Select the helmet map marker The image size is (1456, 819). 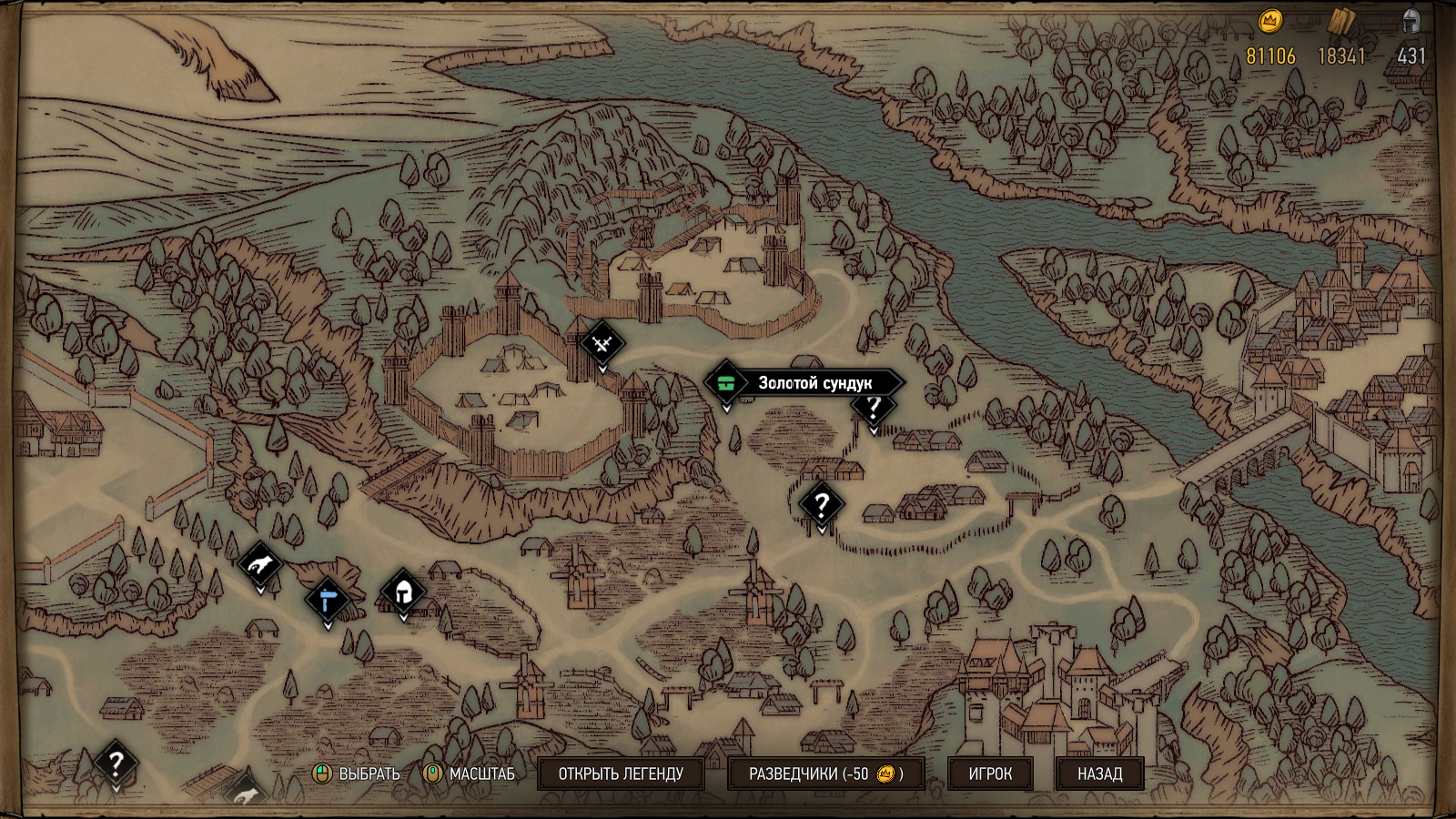pyautogui.click(x=403, y=592)
